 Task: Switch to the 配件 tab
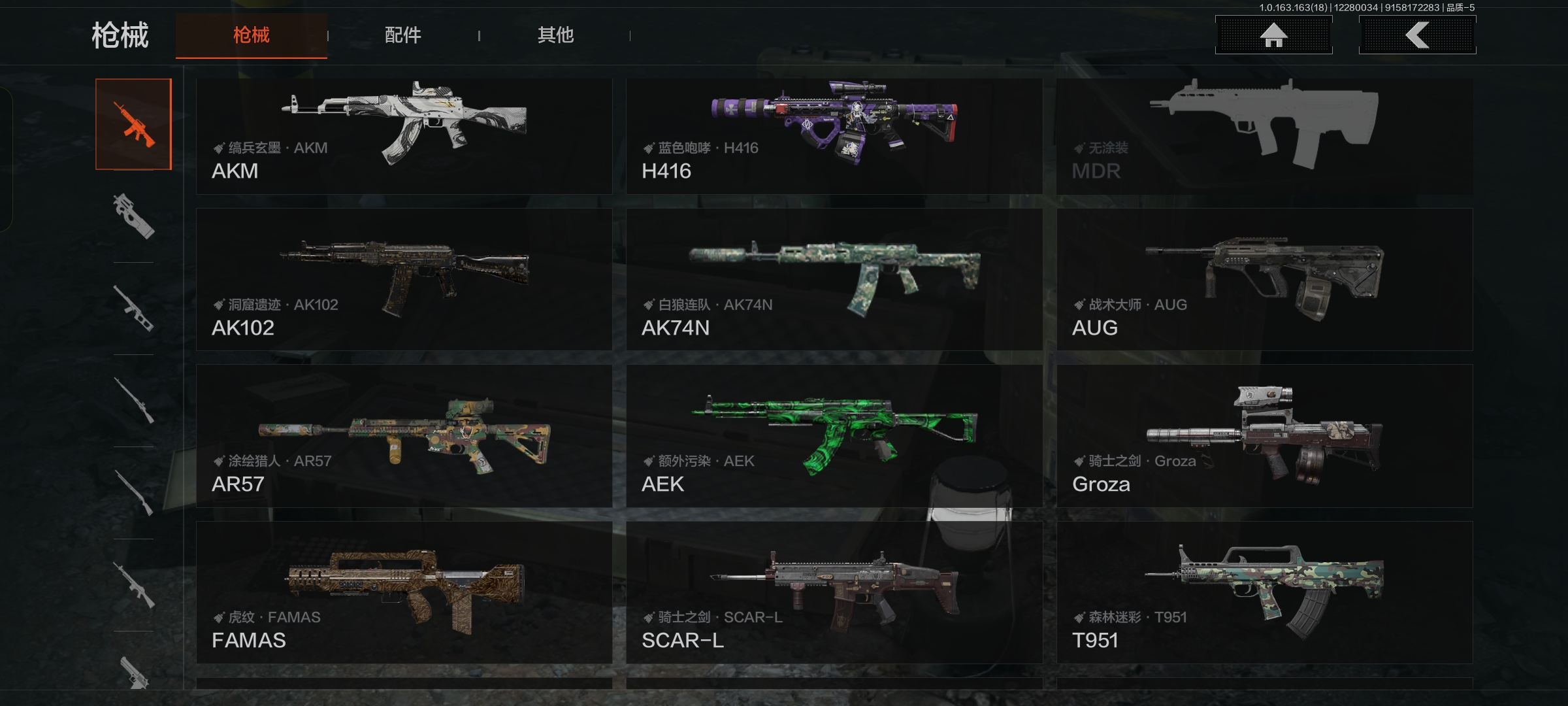pyautogui.click(x=402, y=35)
